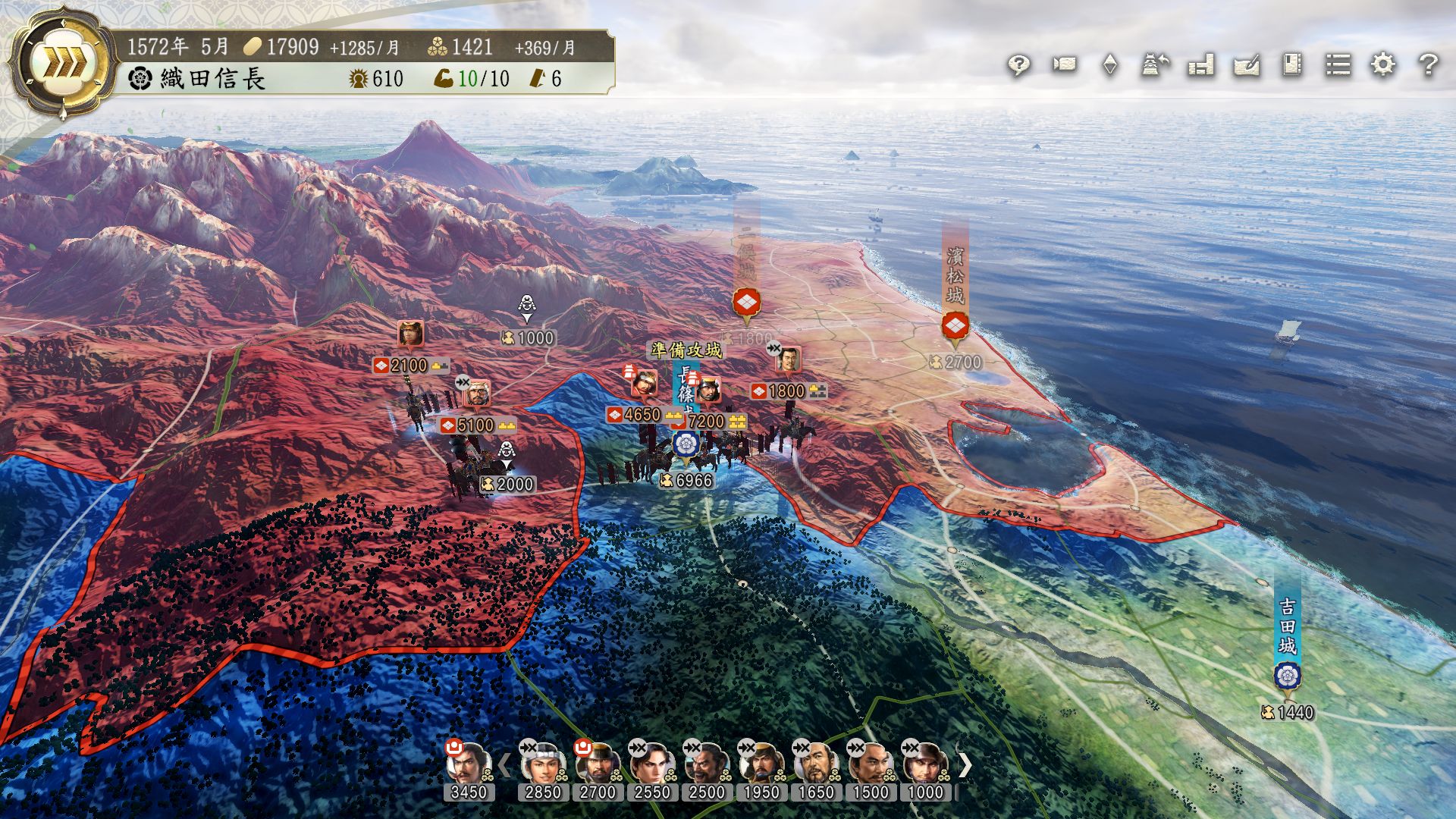Select the 吉田城 castle marker
The height and width of the screenshot is (819, 1456).
(1287, 675)
